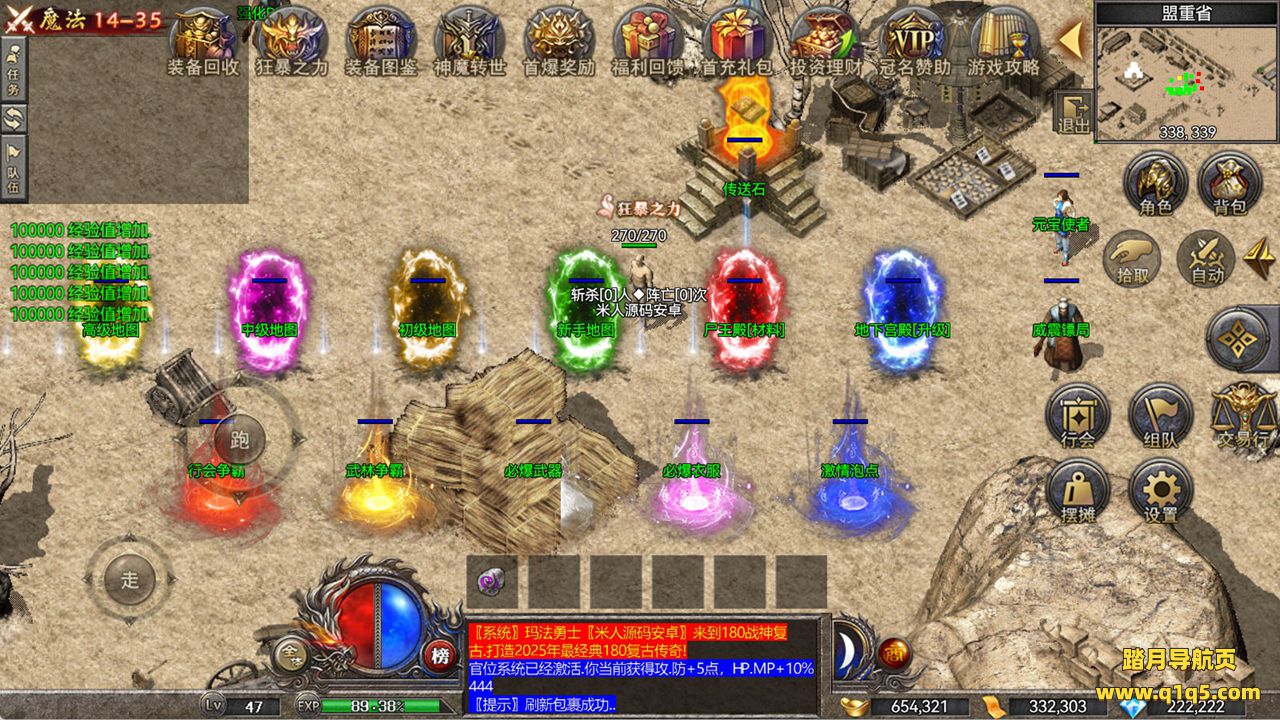Image resolution: width=1280 pixels, height=720 pixels.
Task: Open the 游戏攻略 game guide scroll
Action: (1003, 40)
